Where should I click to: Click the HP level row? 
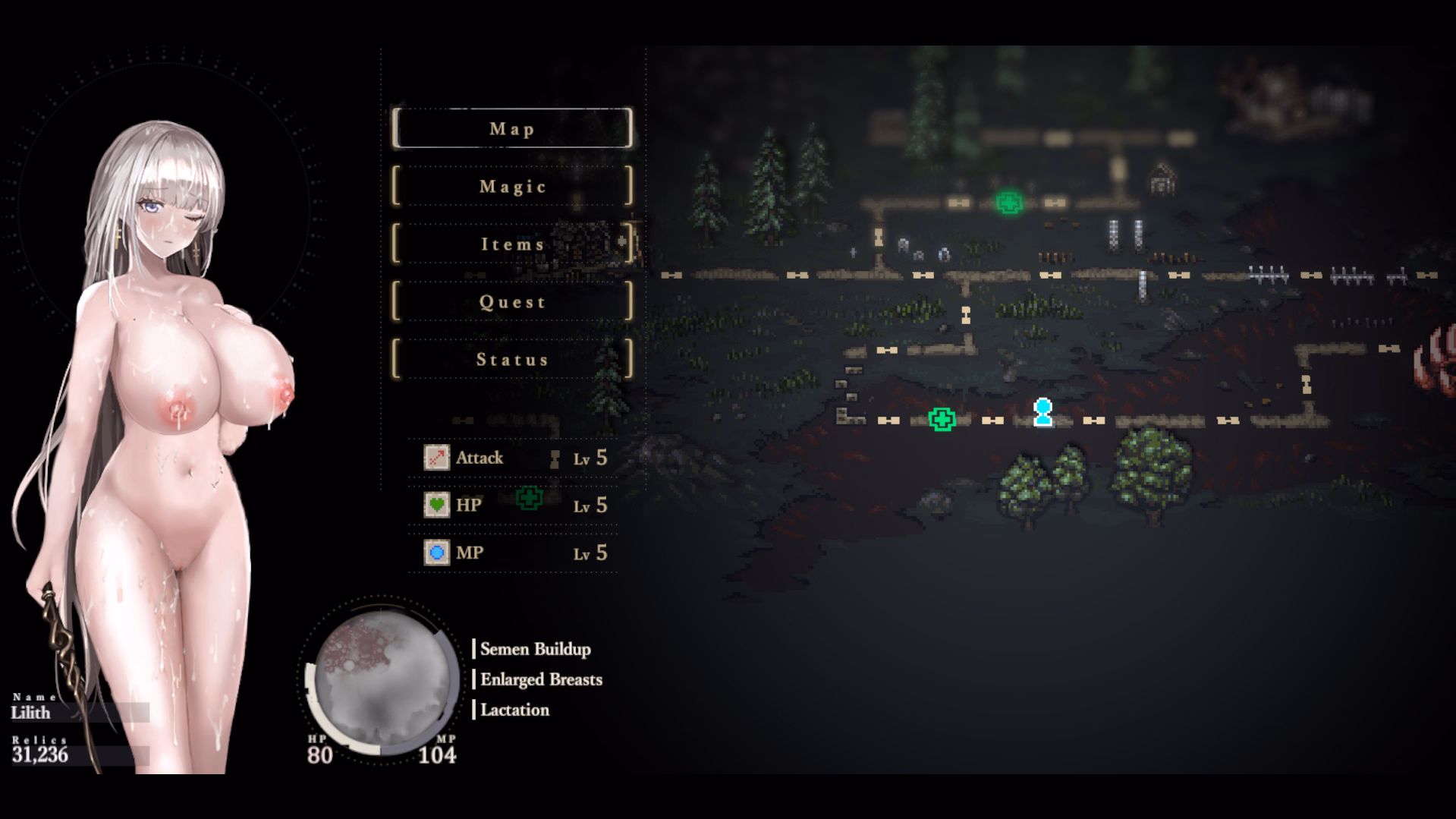tap(514, 506)
